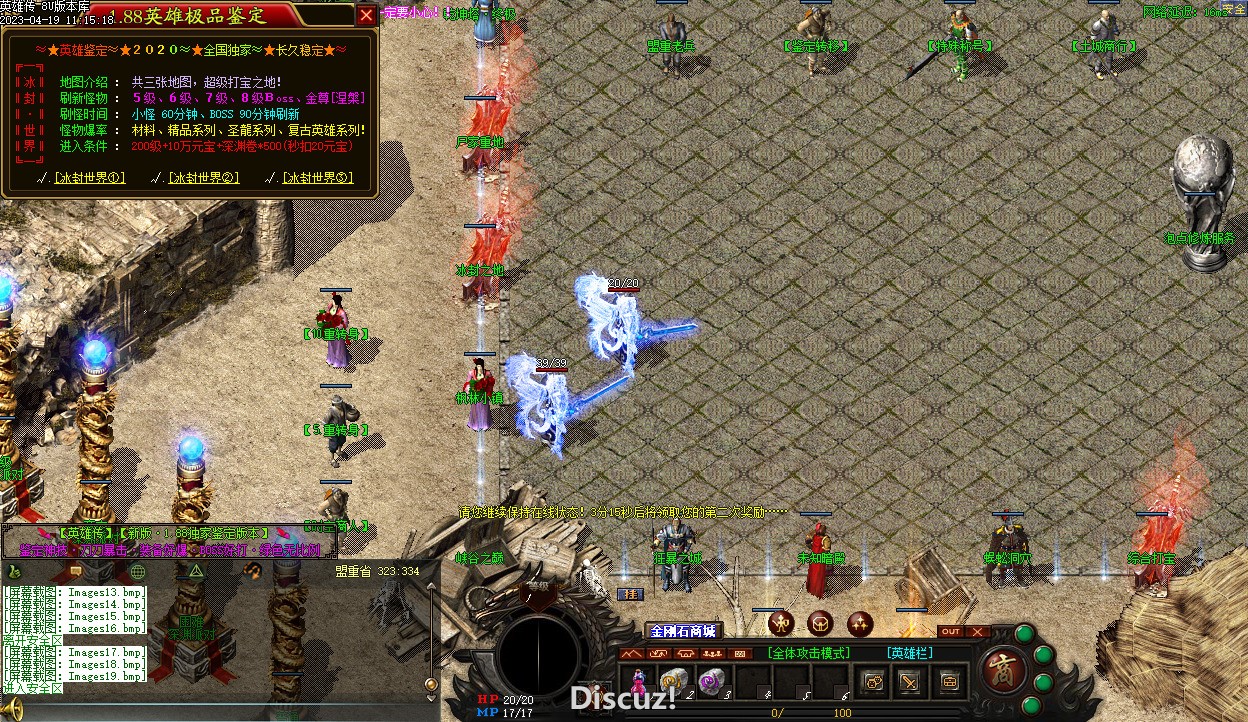Select the globe chat channel icon

click(138, 571)
